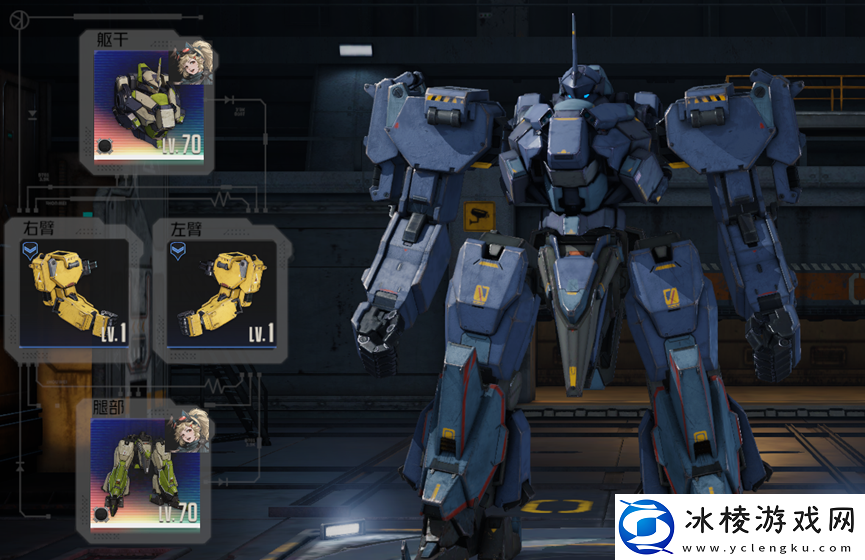Open the right arm (右臂) part slot
The image size is (865, 560).
[74, 295]
